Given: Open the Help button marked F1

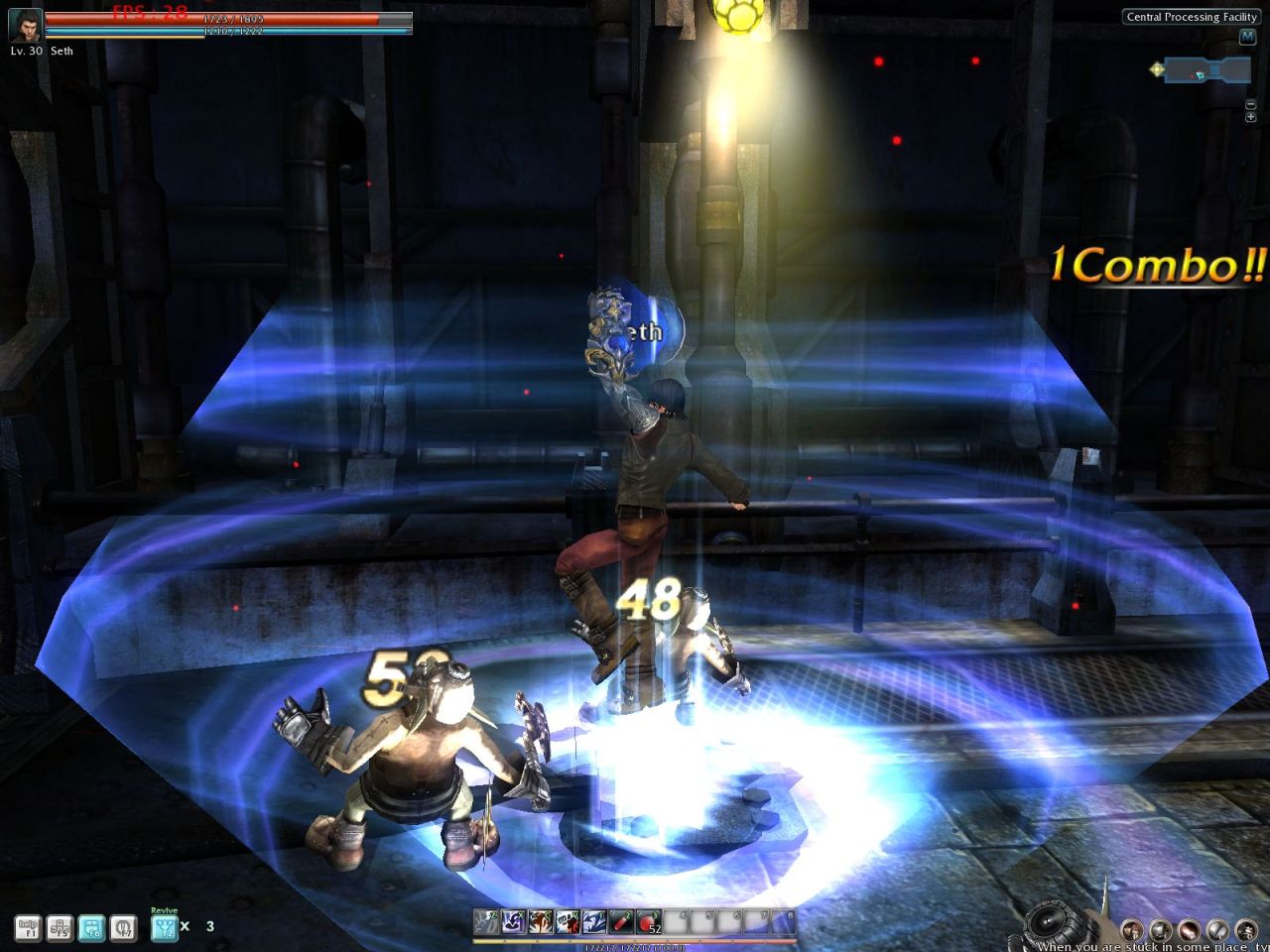Looking at the screenshot, I should point(28,927).
